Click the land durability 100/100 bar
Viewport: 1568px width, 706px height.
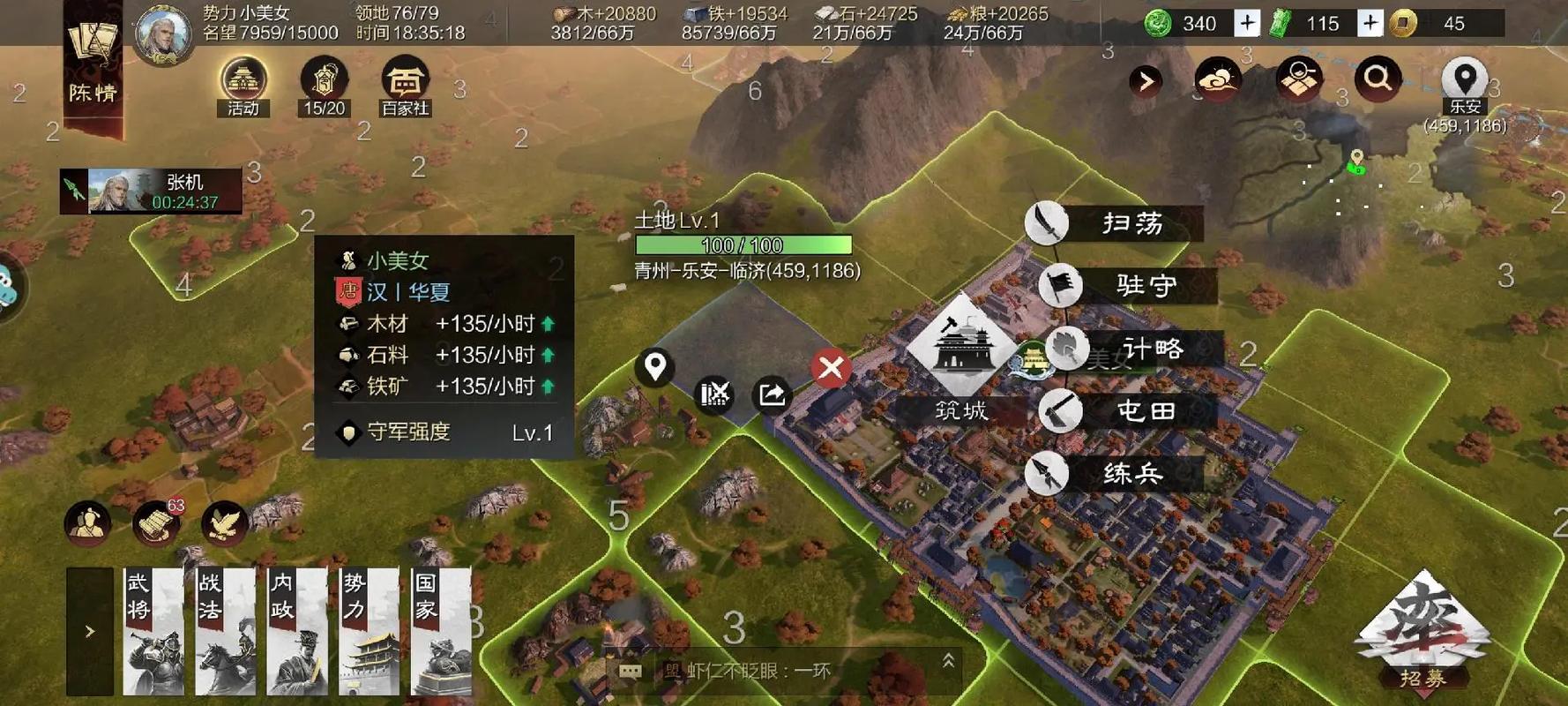[744, 244]
